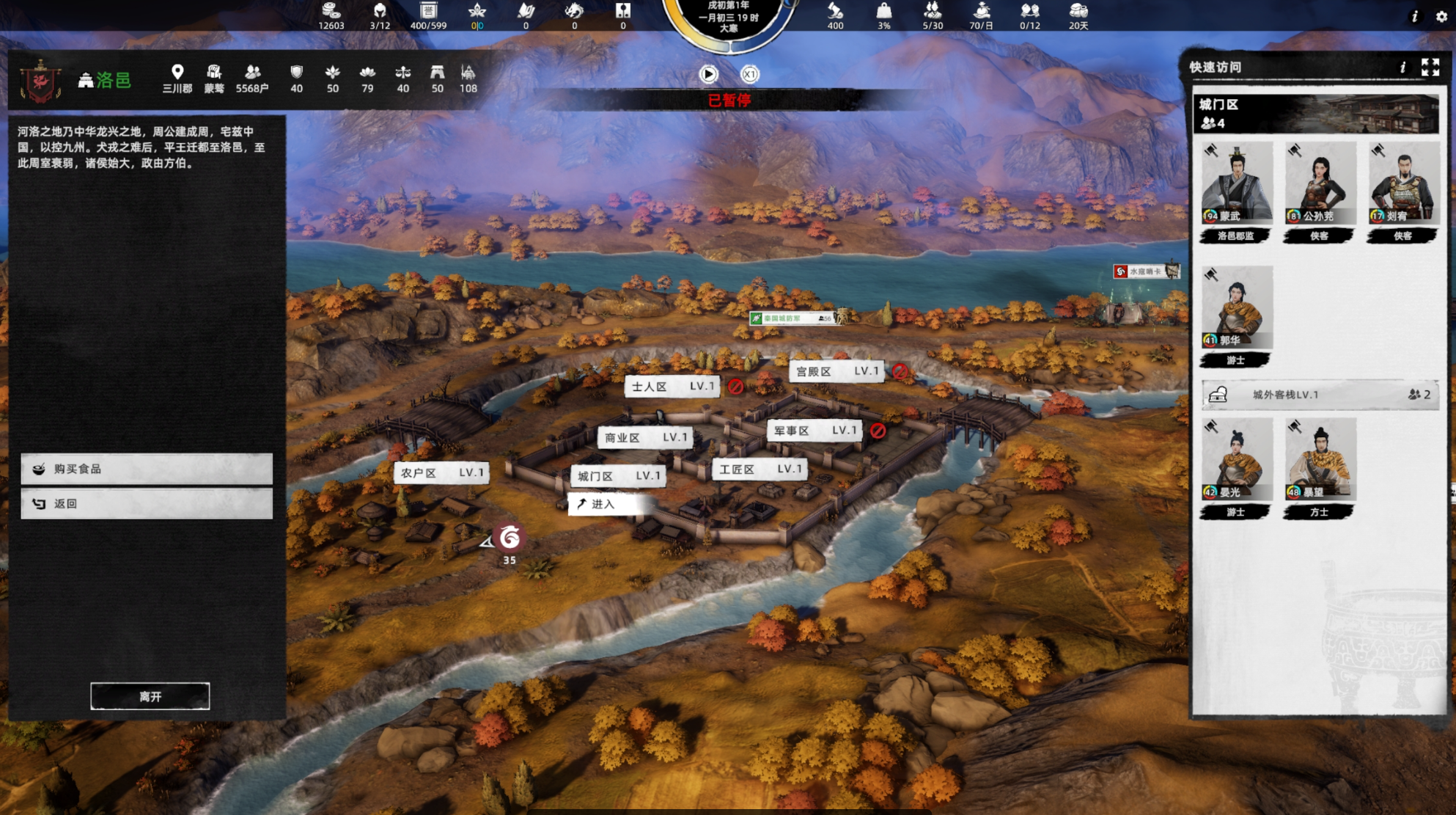Visit 蒙武 character portrait
This screenshot has width=1456, height=815.
tap(1236, 183)
